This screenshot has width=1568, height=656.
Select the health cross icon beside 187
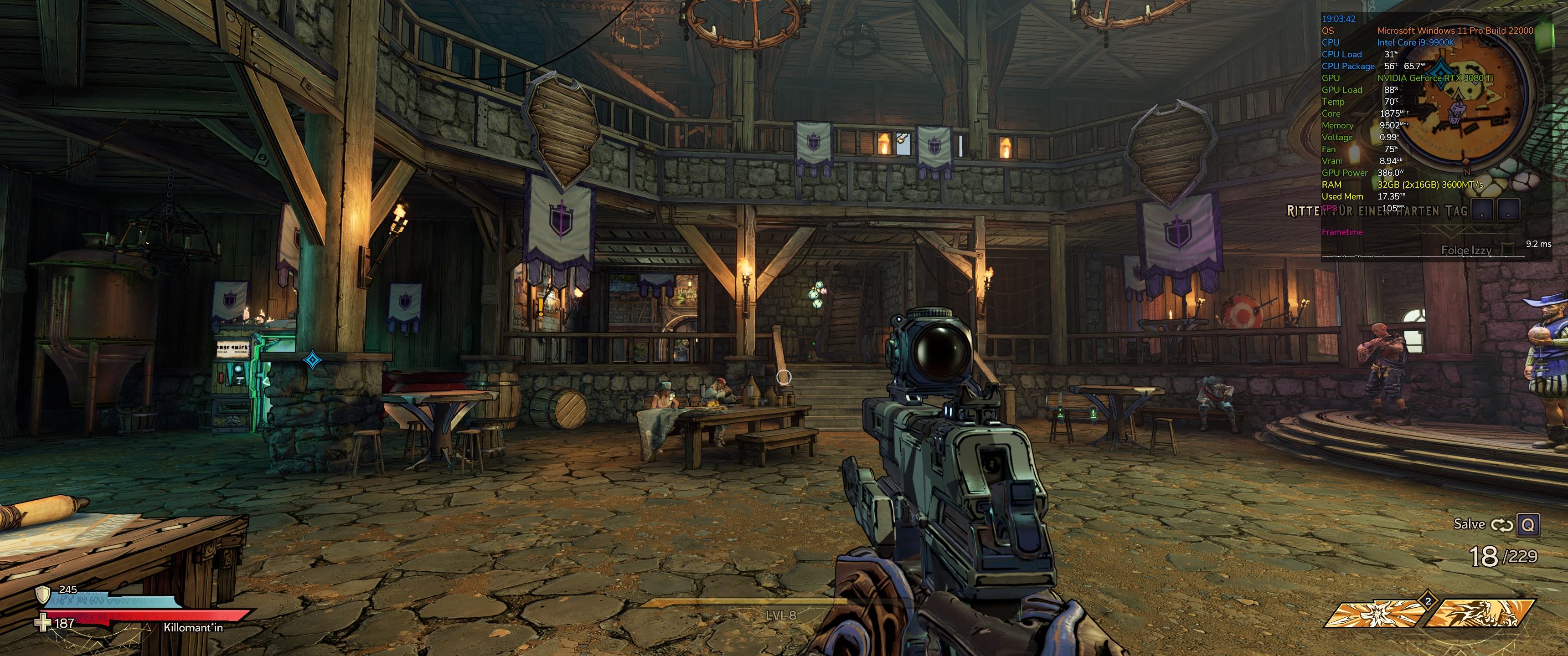click(42, 623)
